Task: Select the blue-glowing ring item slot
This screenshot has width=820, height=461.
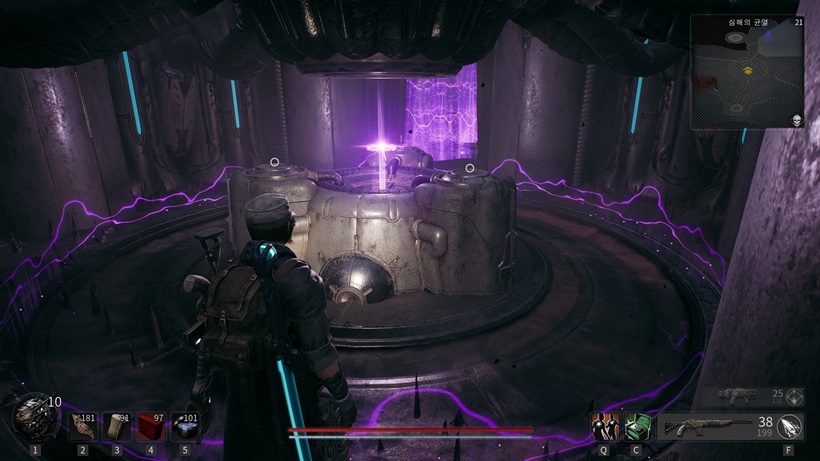Action: 185,426
